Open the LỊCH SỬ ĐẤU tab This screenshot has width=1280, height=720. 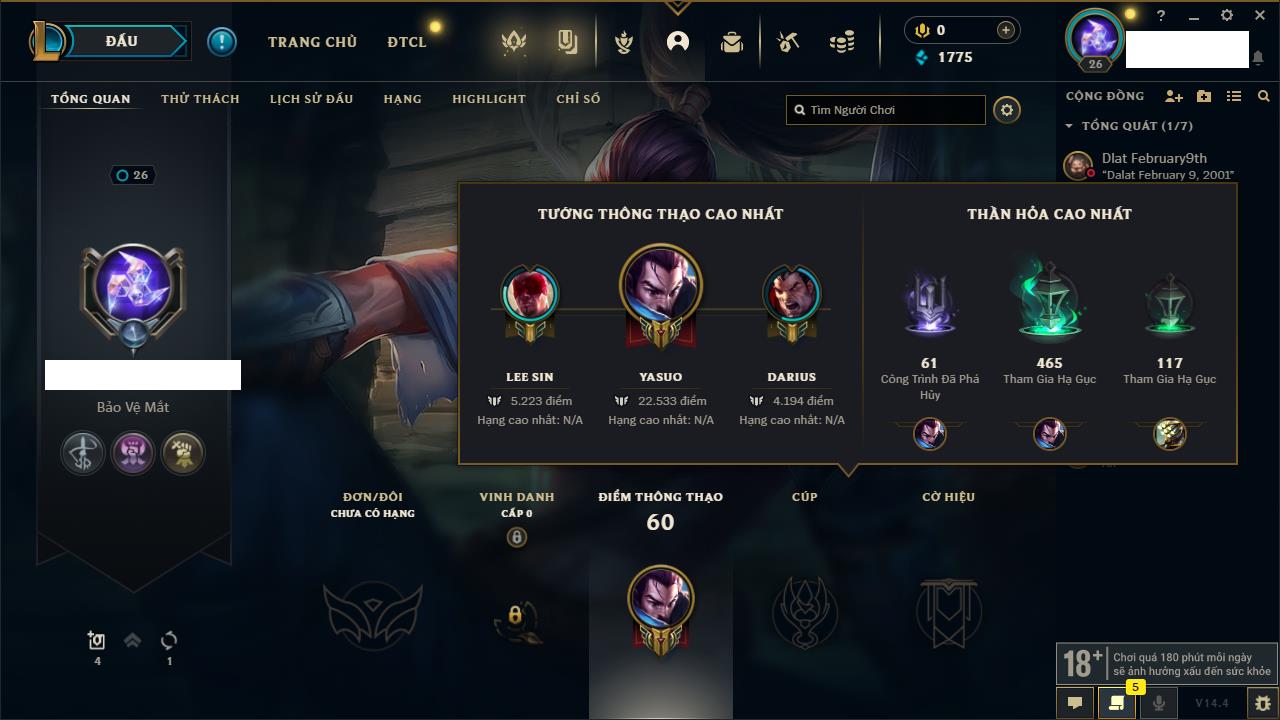(x=311, y=99)
